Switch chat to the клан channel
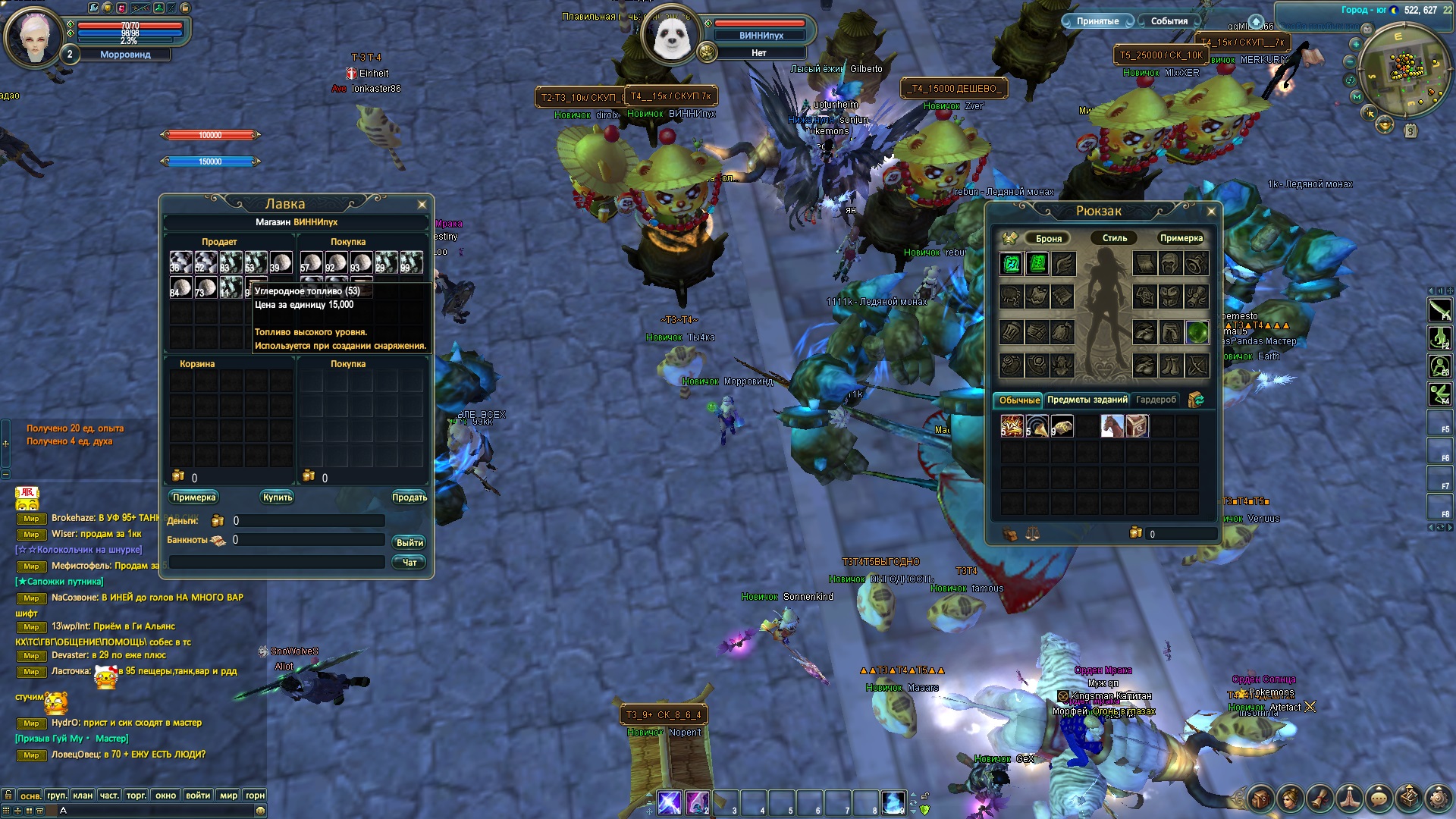The height and width of the screenshot is (819, 1456). coord(83,795)
